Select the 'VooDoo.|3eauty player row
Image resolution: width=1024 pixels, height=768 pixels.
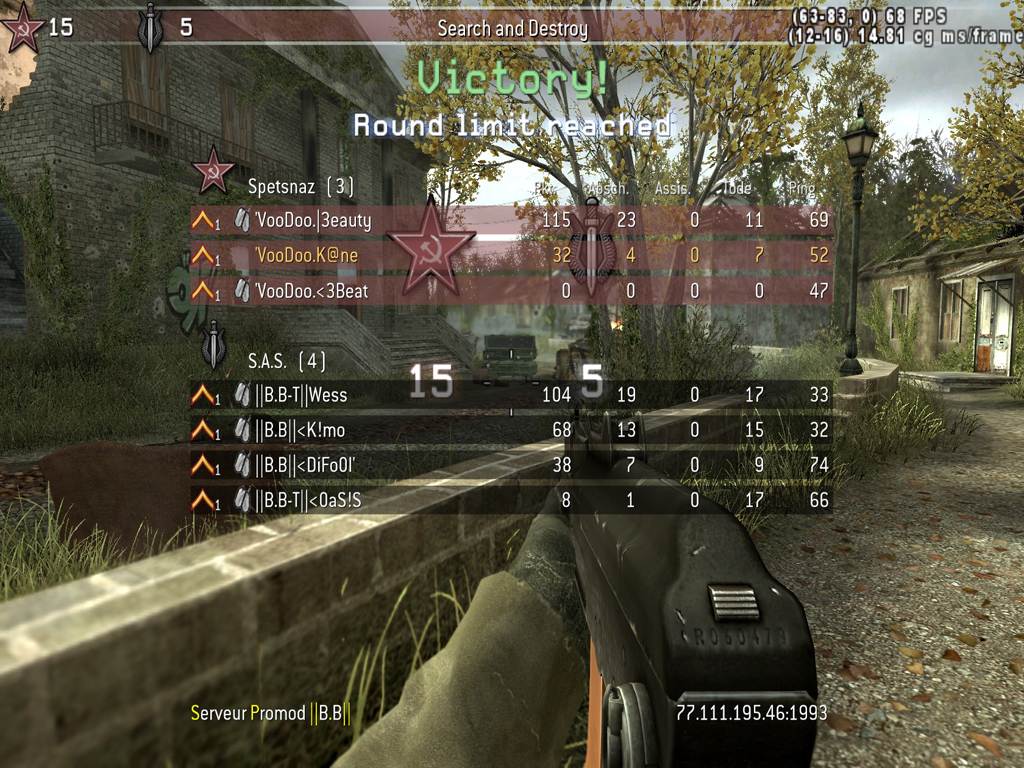click(510, 221)
